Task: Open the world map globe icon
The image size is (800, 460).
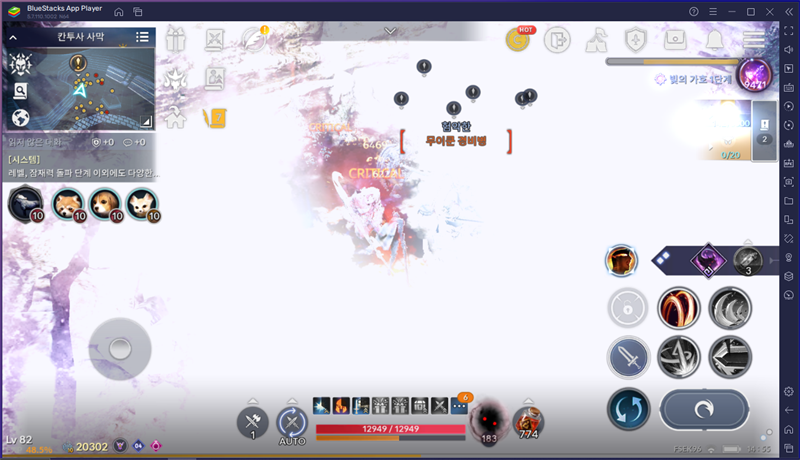Action: coord(20,118)
